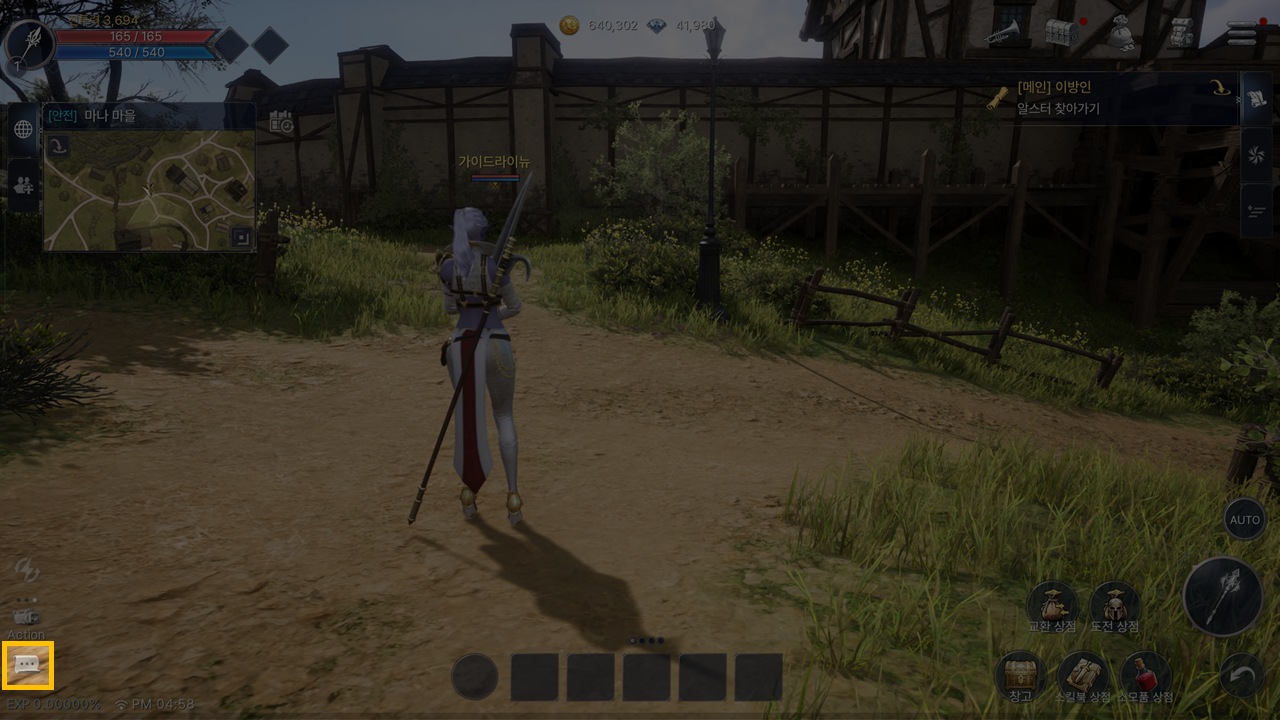
Task: Open the trumpet announcements icon
Action: point(1001,34)
